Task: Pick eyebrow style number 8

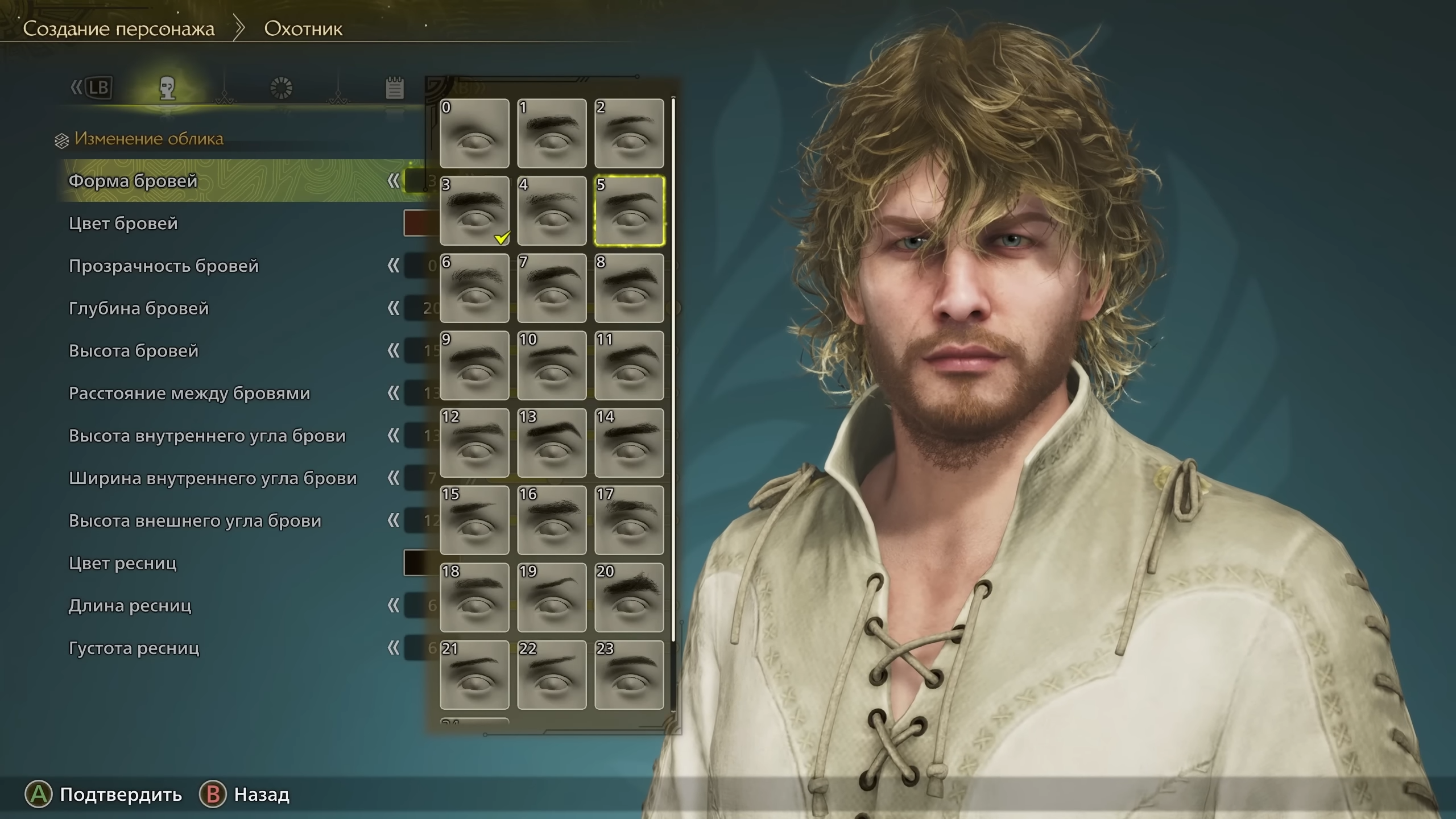Action: 629,288
